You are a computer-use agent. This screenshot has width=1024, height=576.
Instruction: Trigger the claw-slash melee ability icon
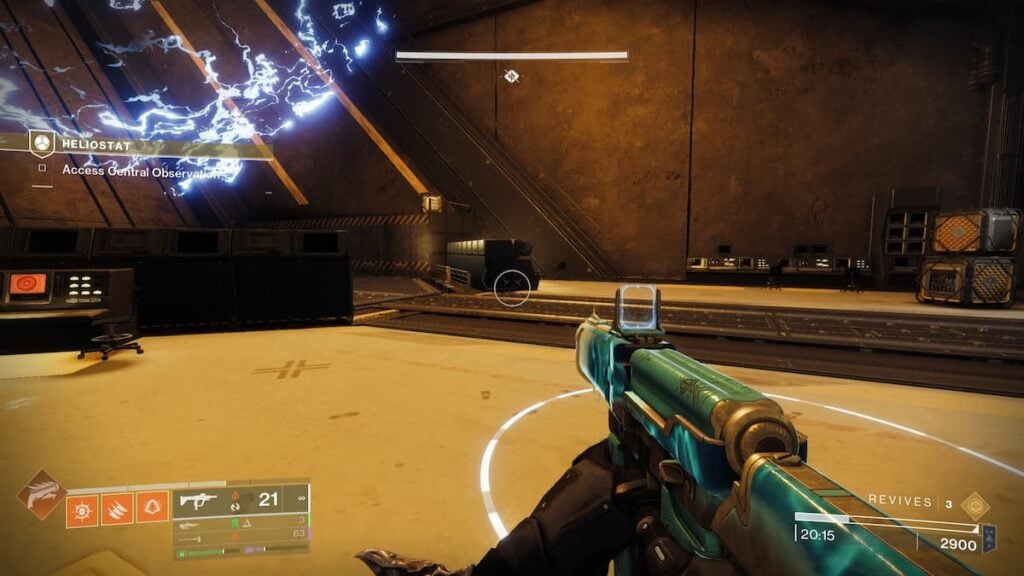[117, 509]
